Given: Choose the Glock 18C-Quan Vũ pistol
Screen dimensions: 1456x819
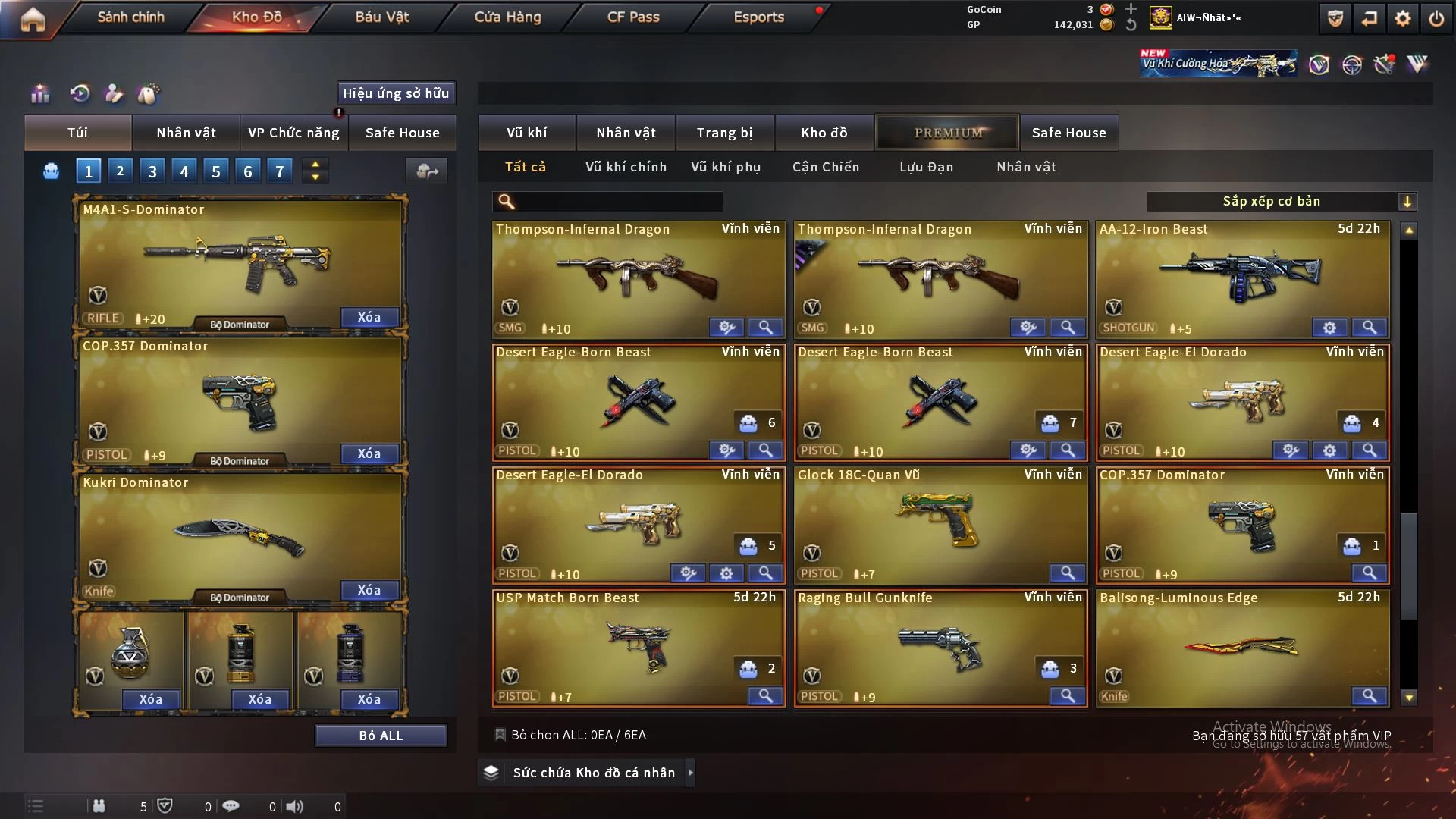Looking at the screenshot, I should (x=939, y=519).
